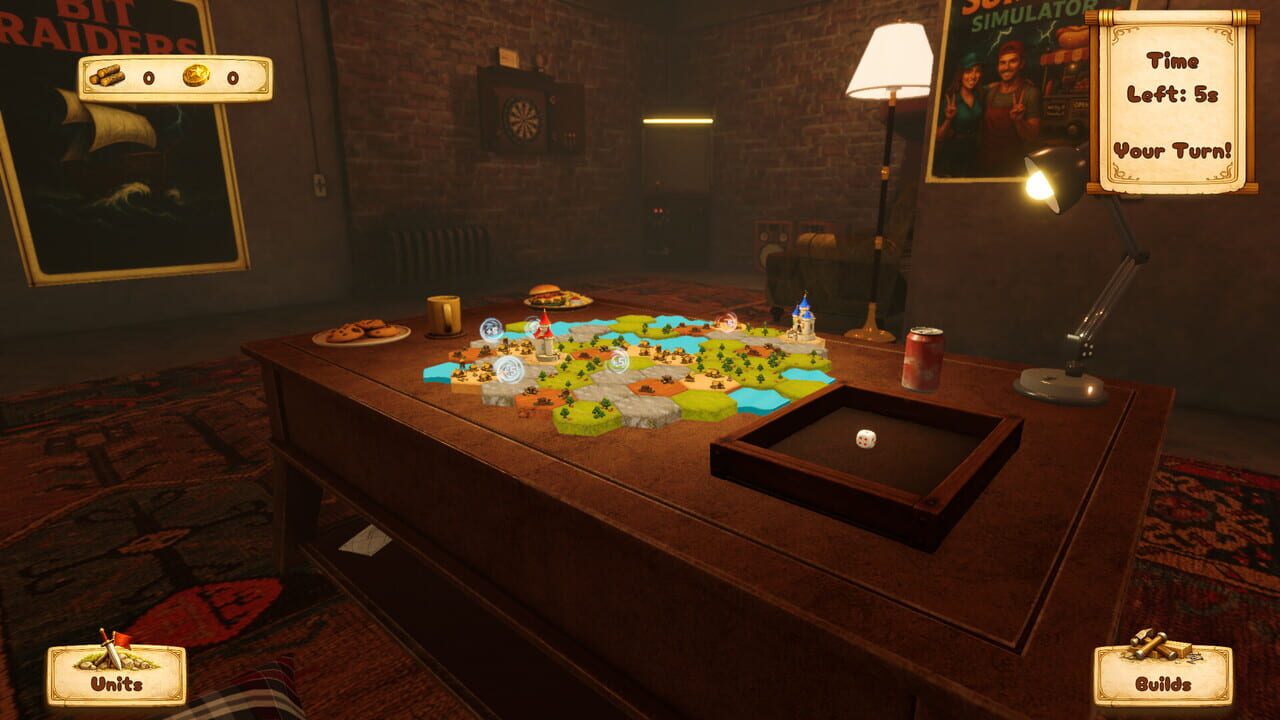Click the red-roofed castle on the board
This screenshot has height=720, width=1280.
click(546, 336)
